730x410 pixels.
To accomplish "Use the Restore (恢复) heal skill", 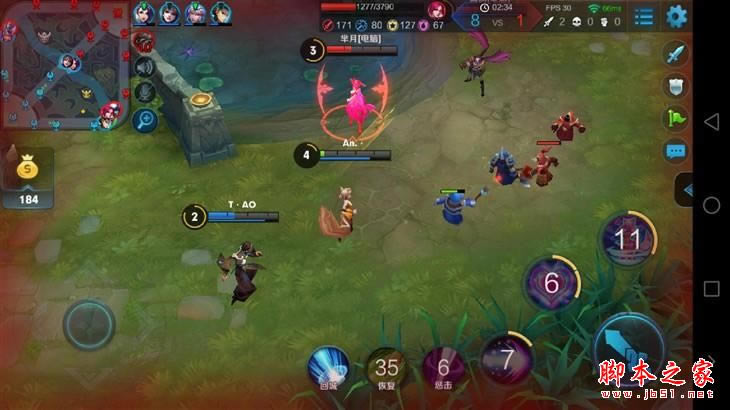I will pyautogui.click(x=386, y=367).
